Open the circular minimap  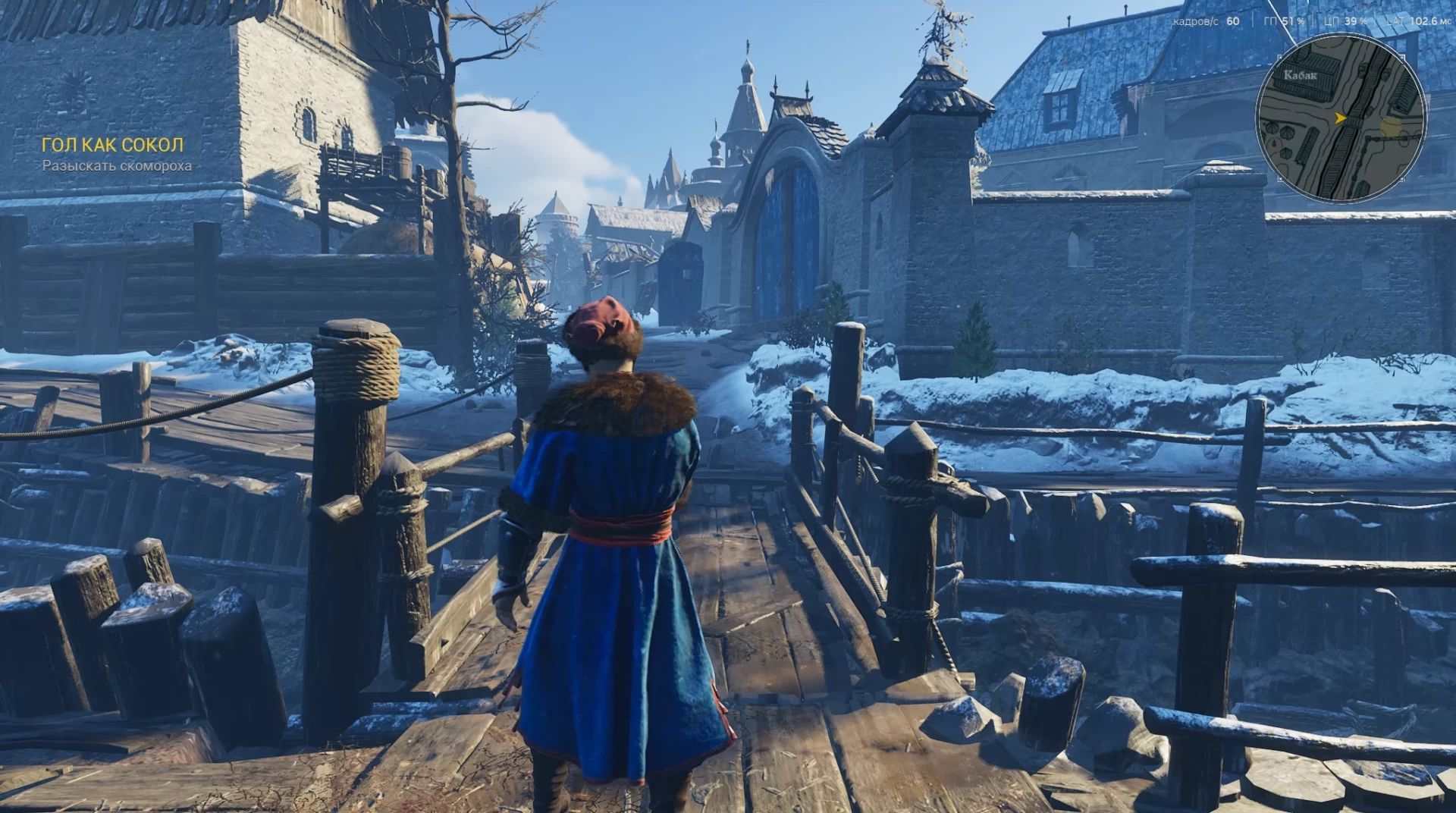point(1340,118)
